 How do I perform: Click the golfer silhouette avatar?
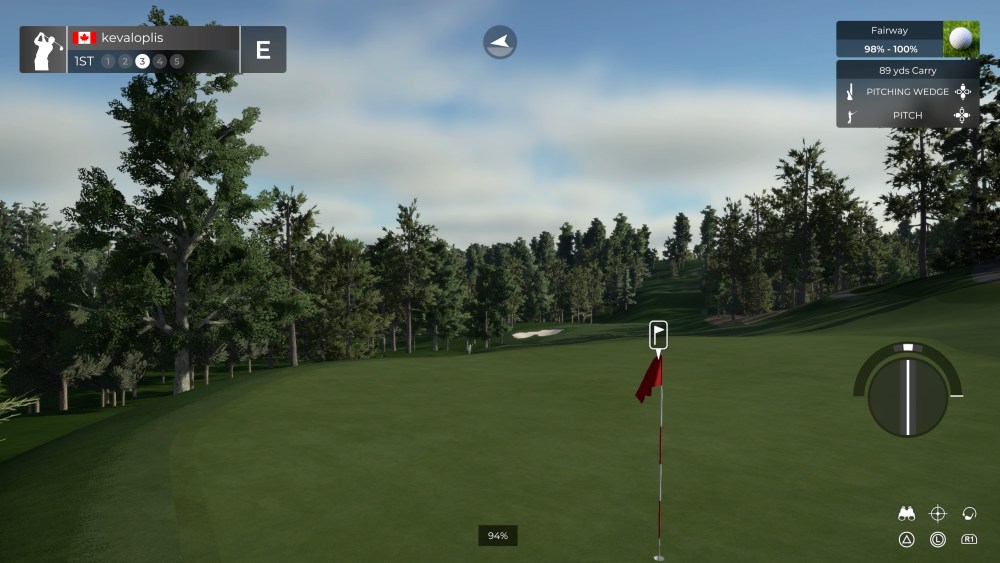44,50
